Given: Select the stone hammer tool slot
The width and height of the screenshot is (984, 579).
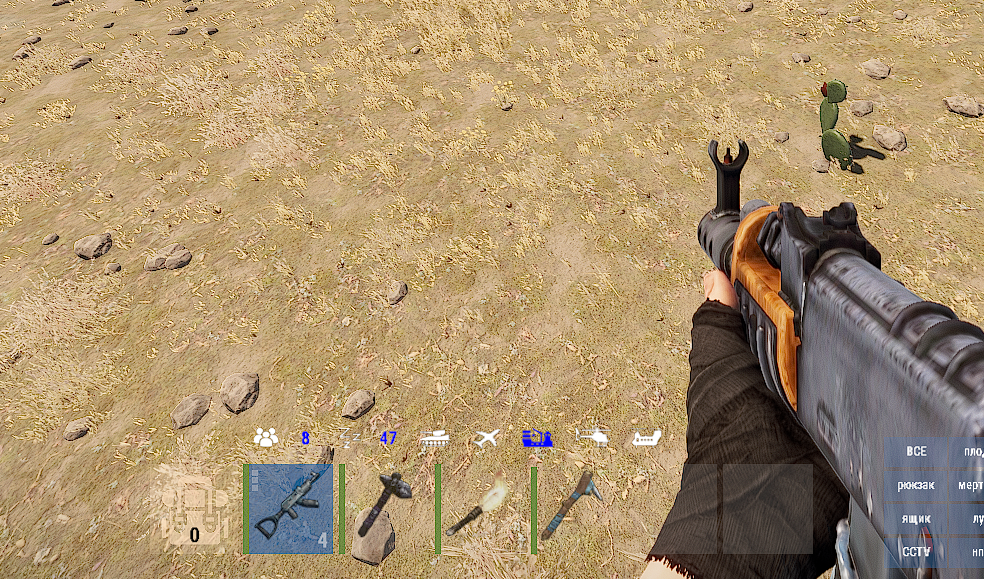Looking at the screenshot, I should click(x=387, y=508).
